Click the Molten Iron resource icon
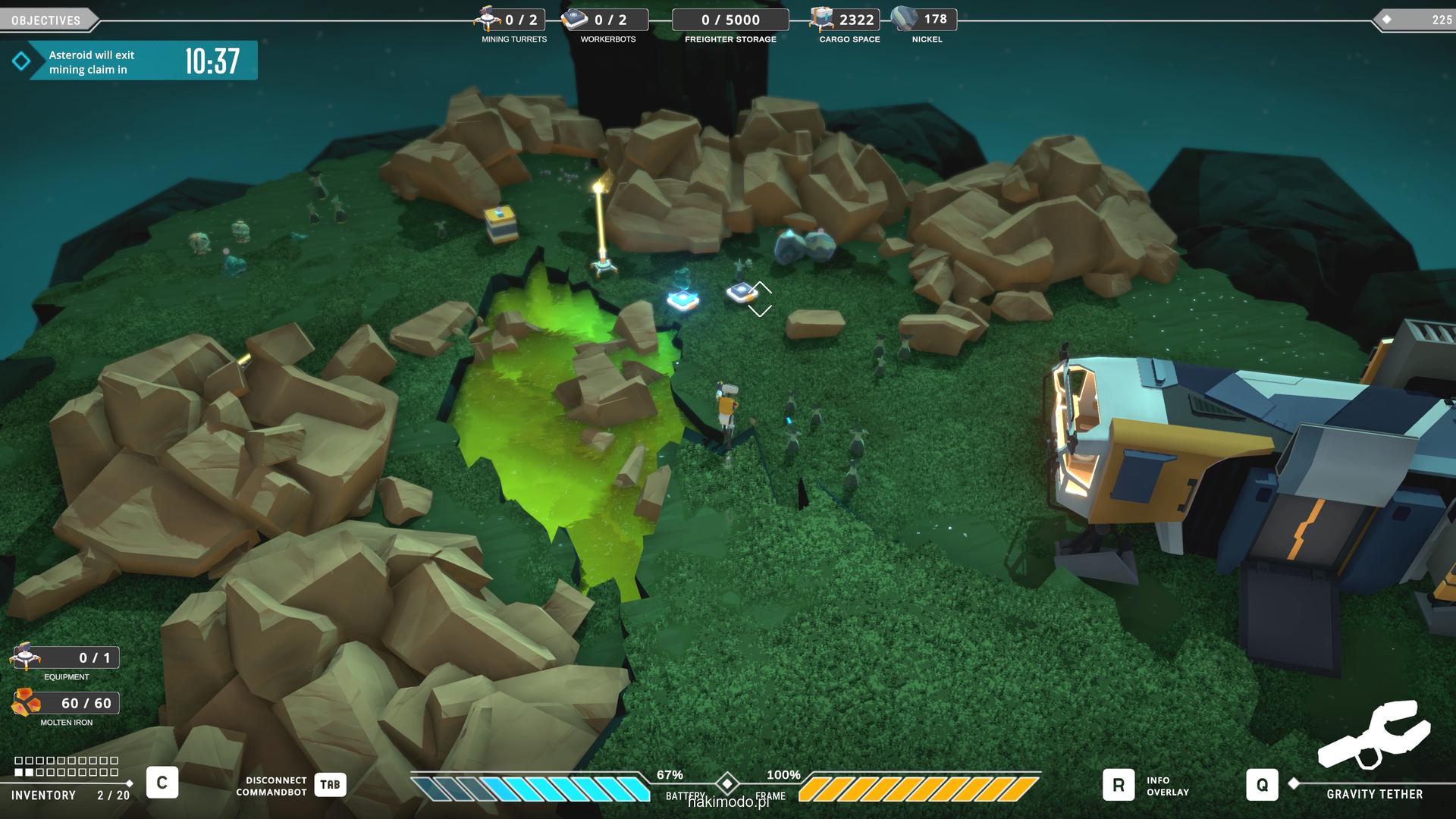The width and height of the screenshot is (1456, 819). 26,703
